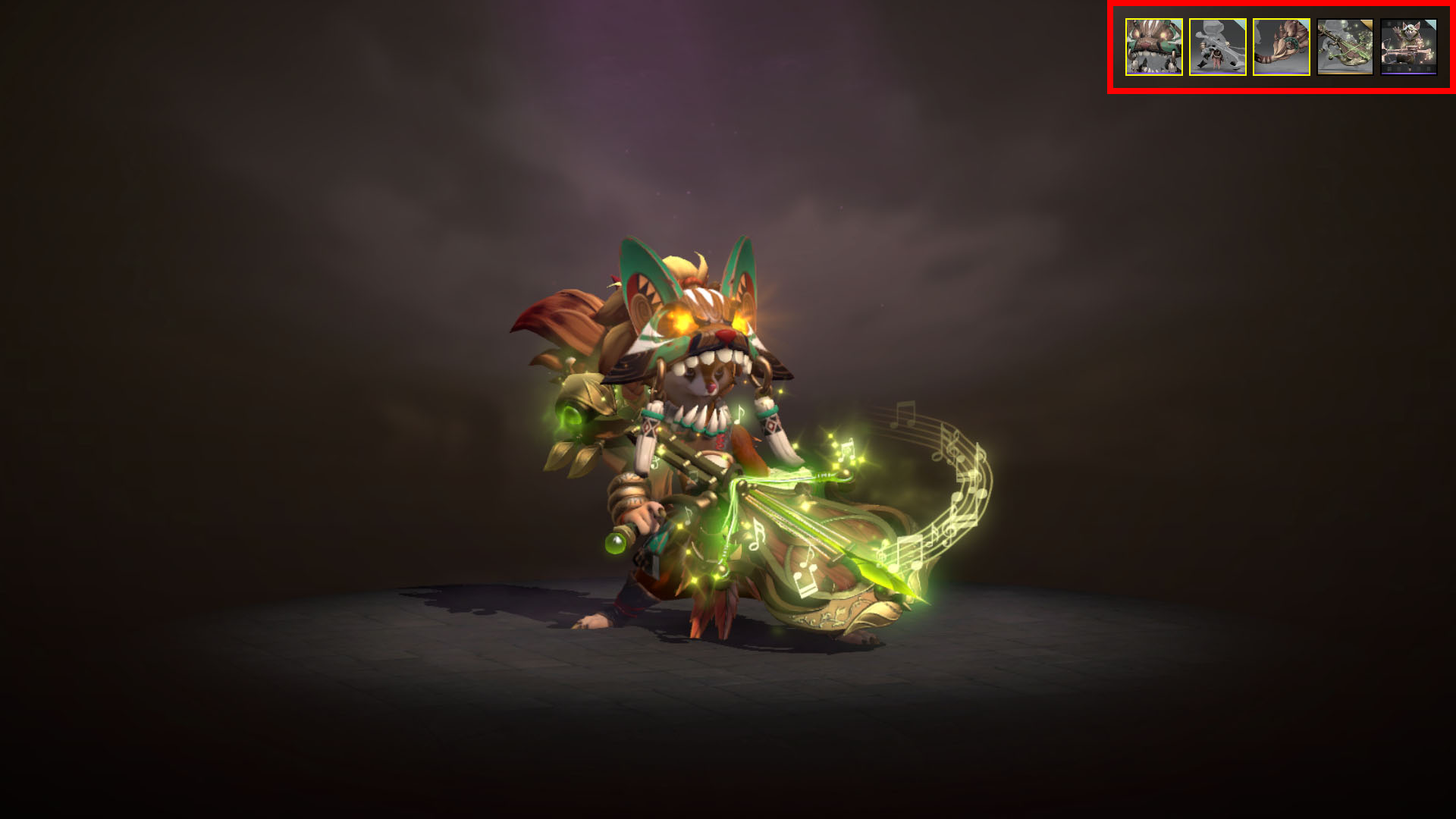The height and width of the screenshot is (819, 1456).
Task: Pick the striped tail back item
Action: pyautogui.click(x=1281, y=47)
